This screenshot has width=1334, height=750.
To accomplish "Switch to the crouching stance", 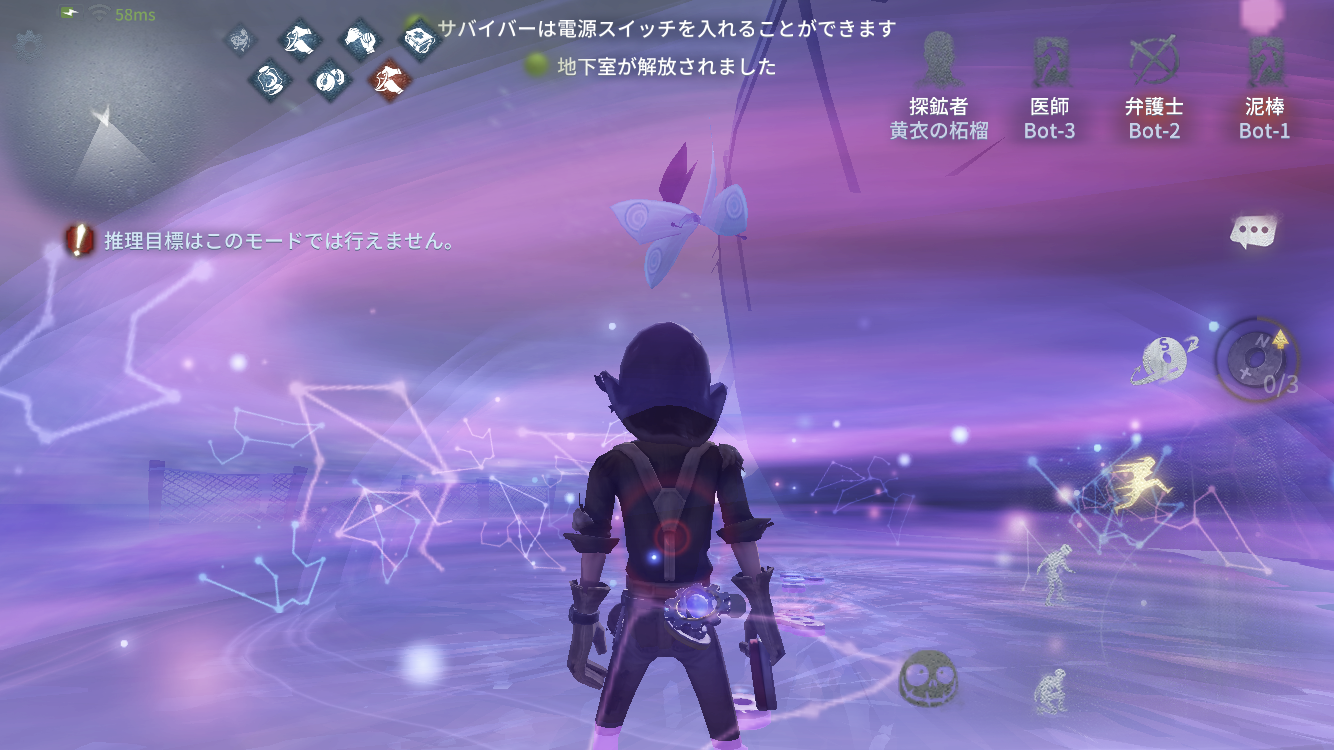I will (x=1049, y=691).
